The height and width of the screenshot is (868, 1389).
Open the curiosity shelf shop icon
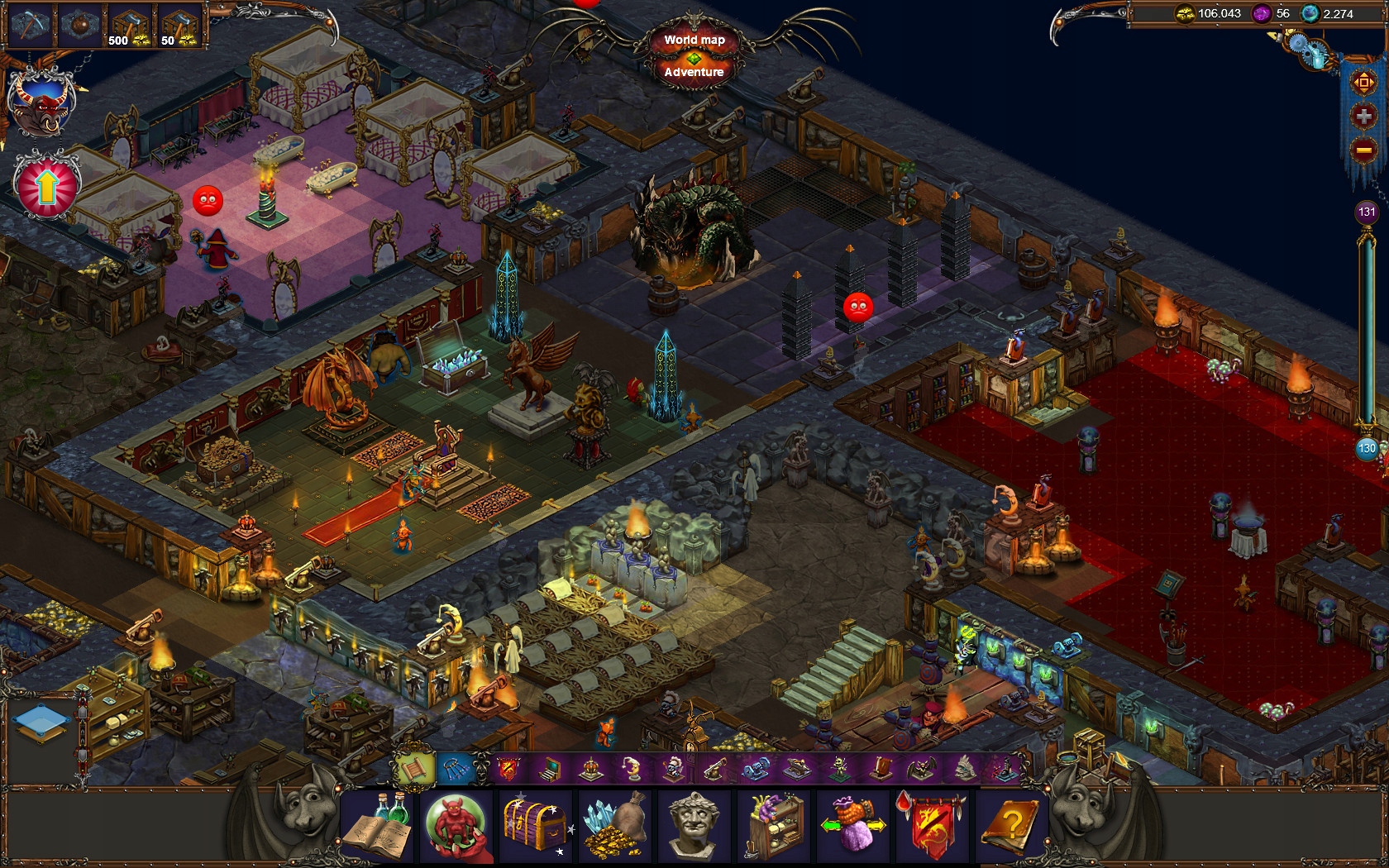[x=775, y=827]
